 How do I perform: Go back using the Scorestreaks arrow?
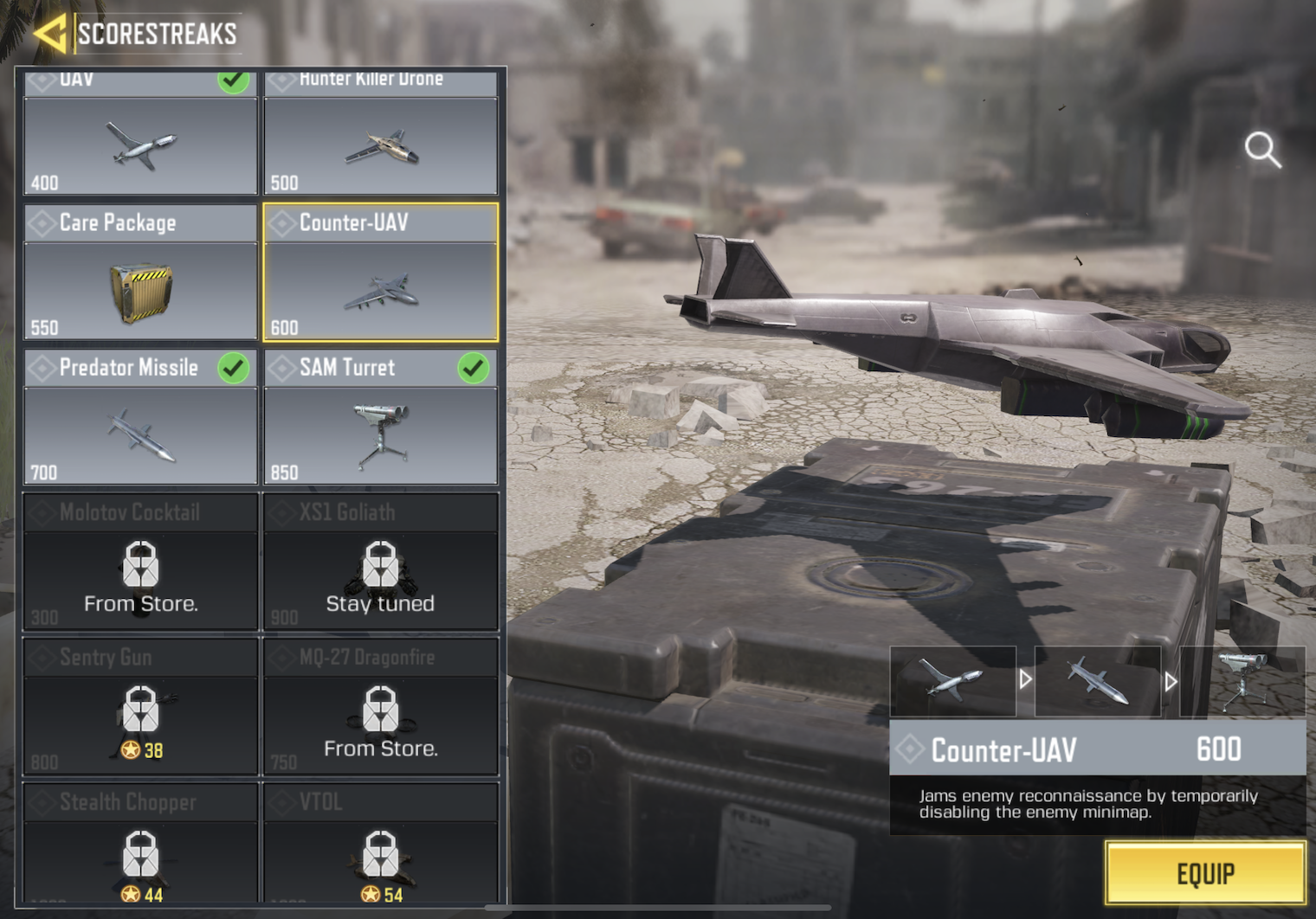(50, 34)
